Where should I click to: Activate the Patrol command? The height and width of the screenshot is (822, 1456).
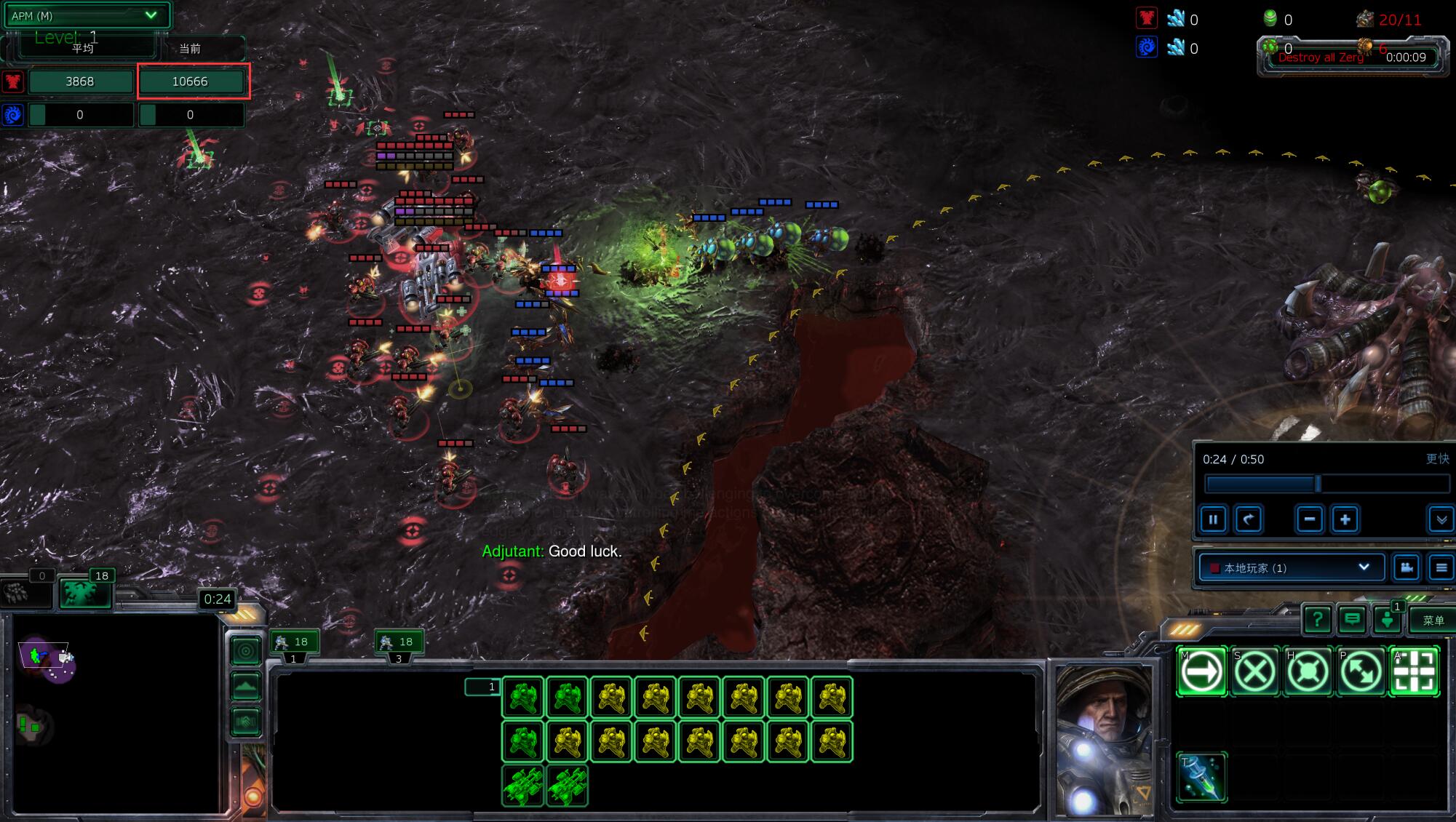tap(1361, 671)
